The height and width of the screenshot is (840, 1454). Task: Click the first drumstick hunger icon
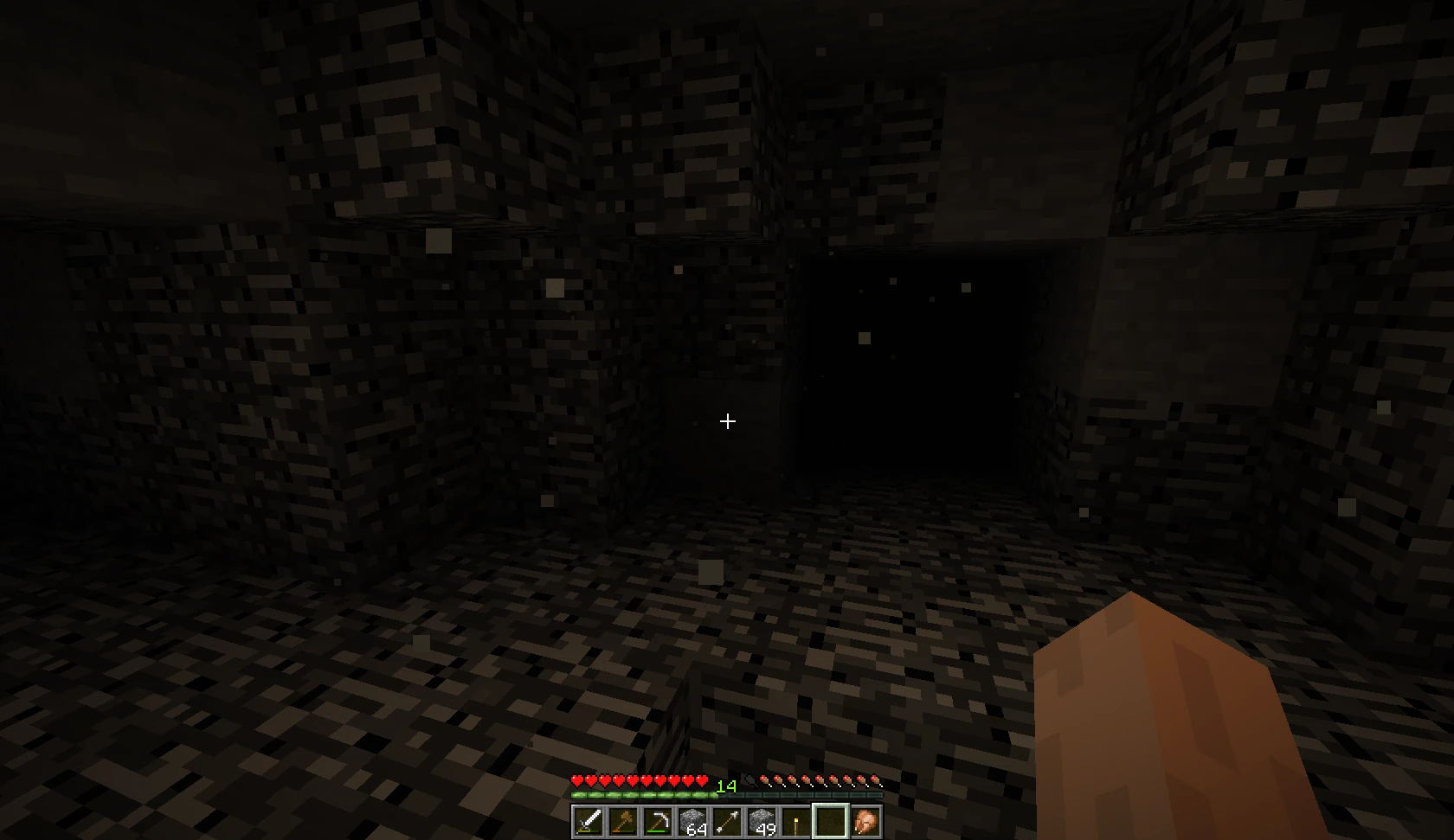coord(765,779)
